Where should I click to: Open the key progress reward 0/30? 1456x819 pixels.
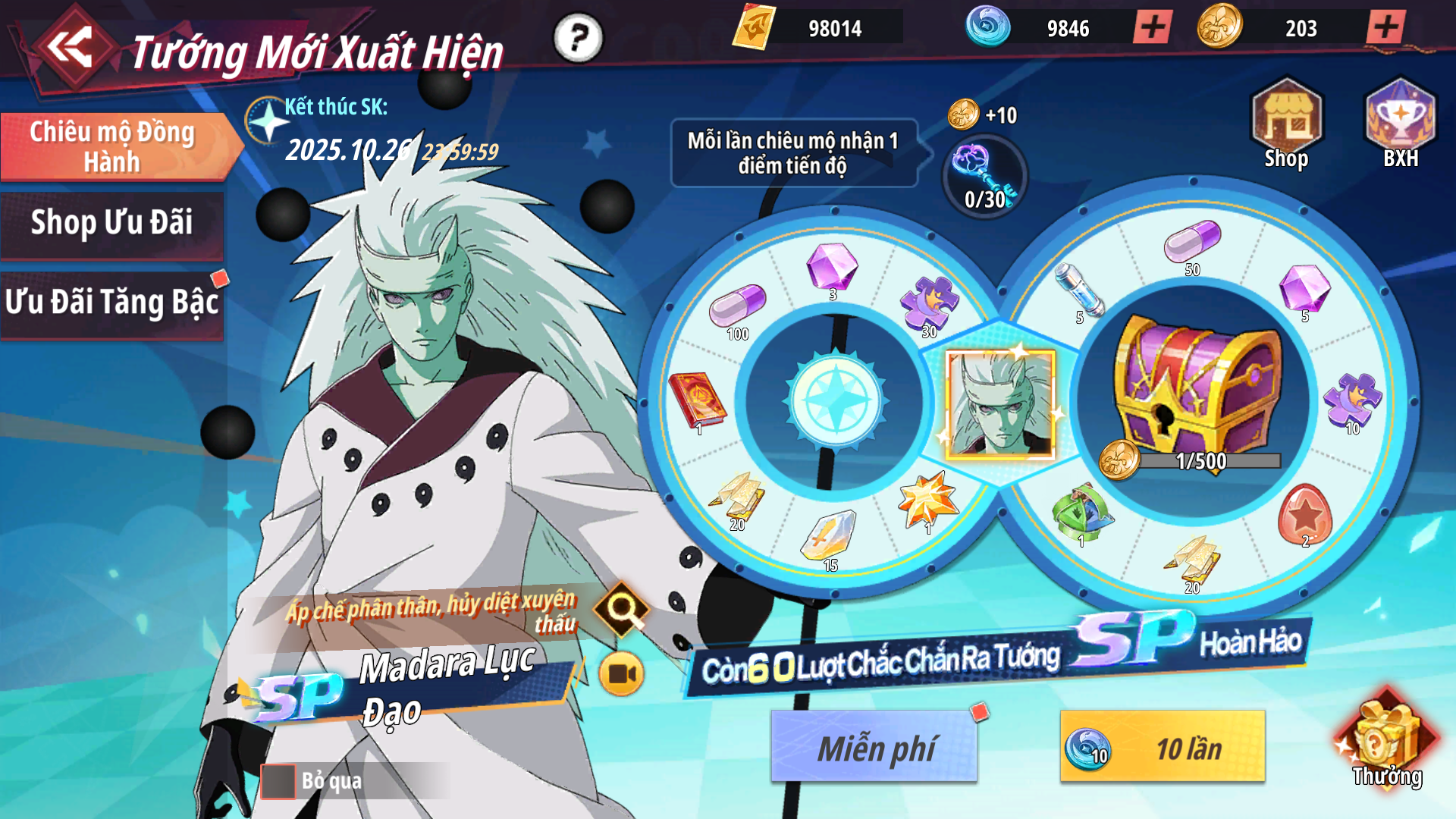pos(985,178)
